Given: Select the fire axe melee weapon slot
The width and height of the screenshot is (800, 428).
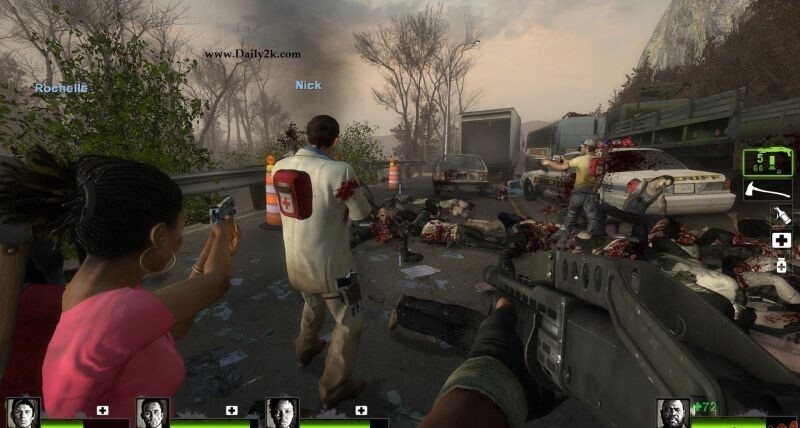Looking at the screenshot, I should (767, 188).
